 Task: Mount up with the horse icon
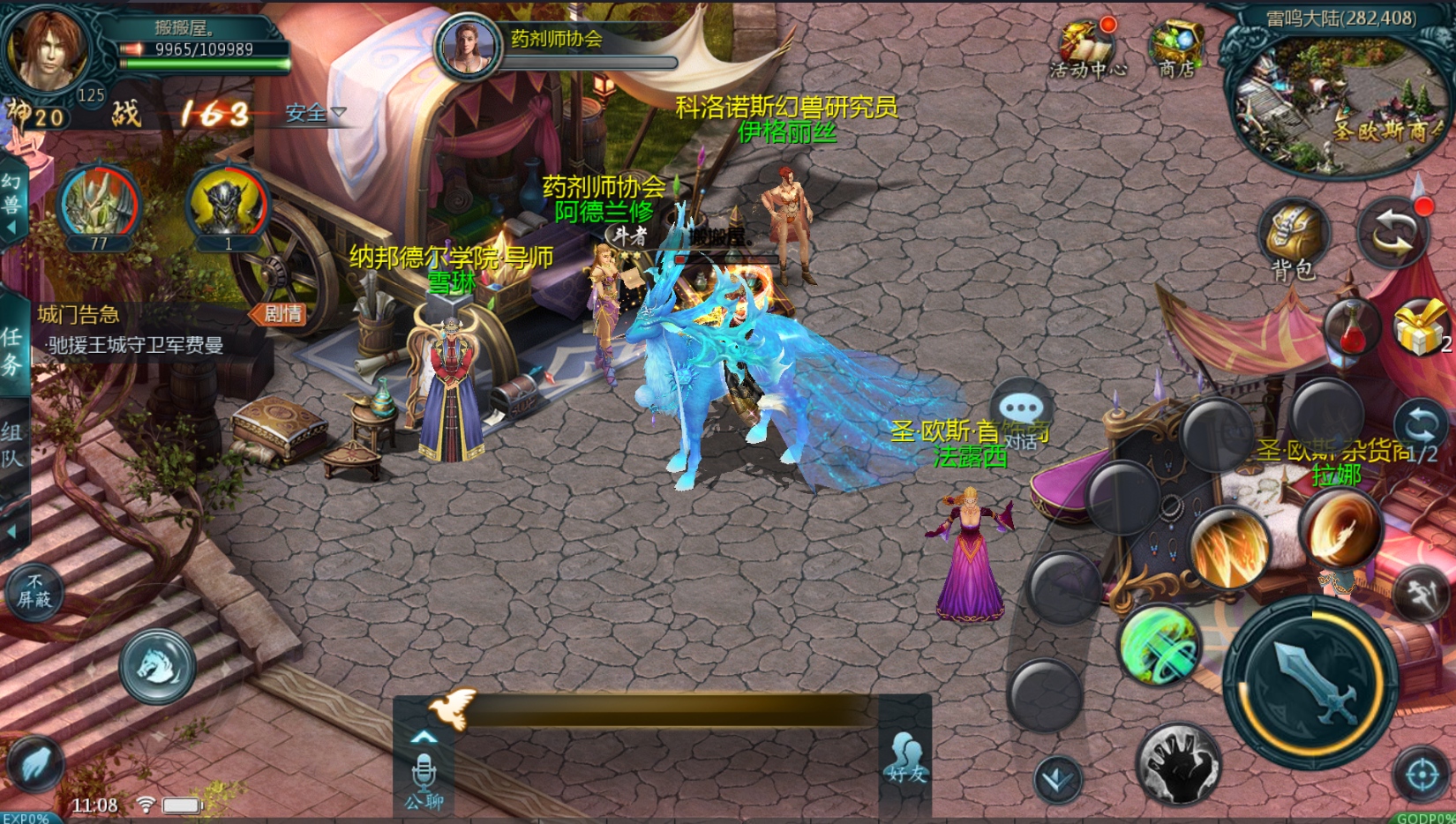157,666
